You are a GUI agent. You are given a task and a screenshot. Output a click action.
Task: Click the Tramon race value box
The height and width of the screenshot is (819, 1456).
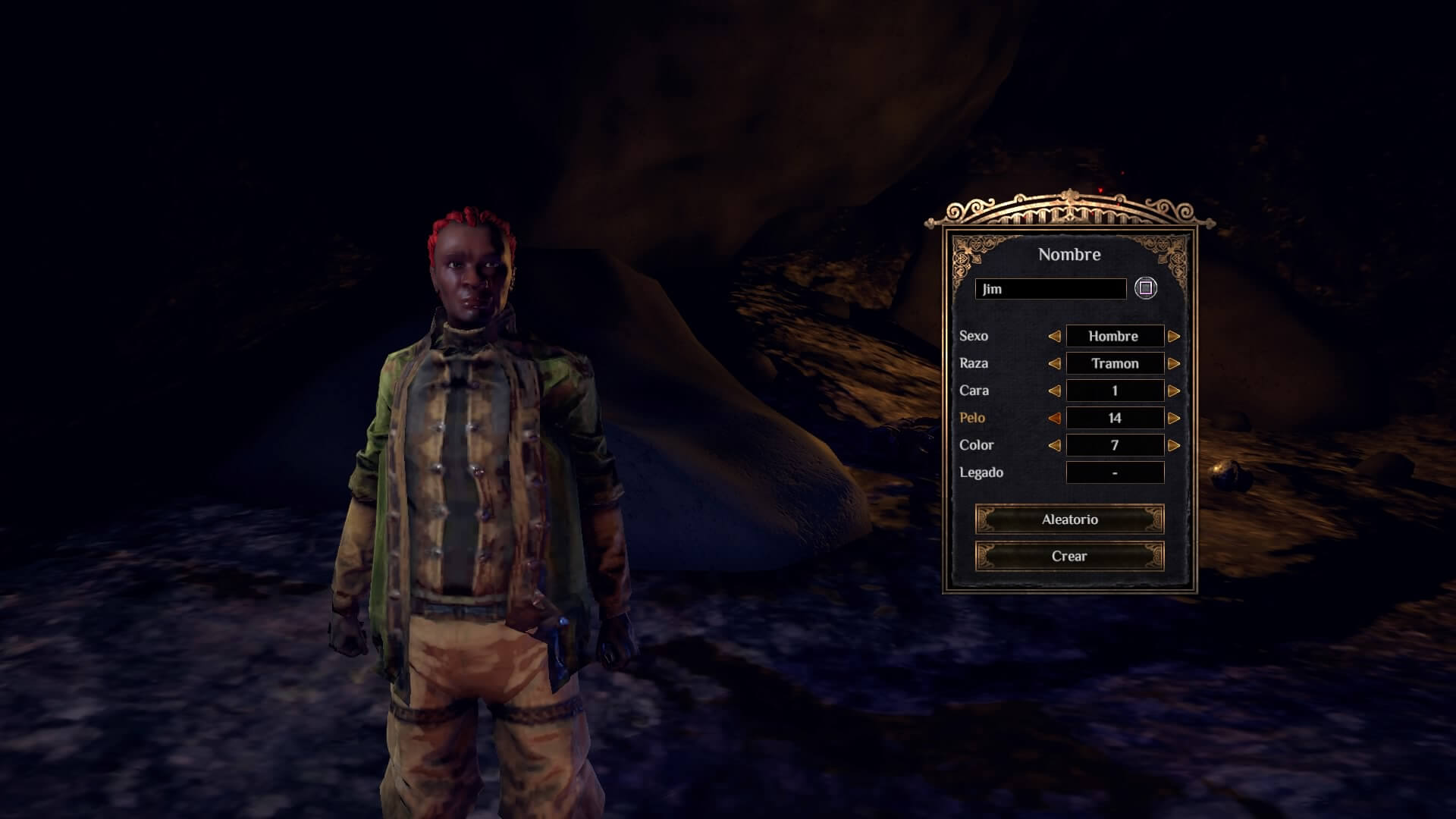click(1114, 363)
